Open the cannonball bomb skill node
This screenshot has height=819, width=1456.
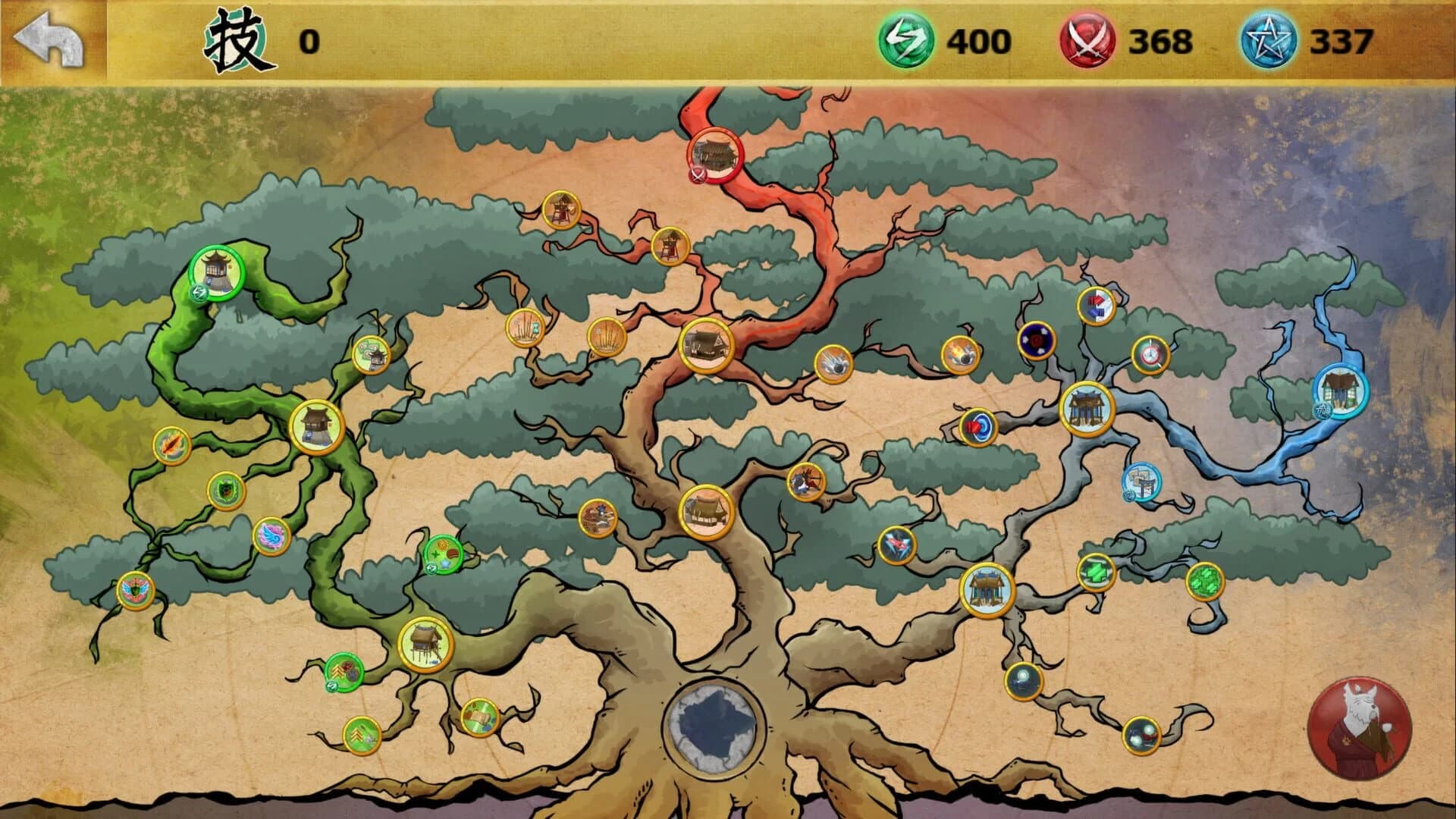959,353
